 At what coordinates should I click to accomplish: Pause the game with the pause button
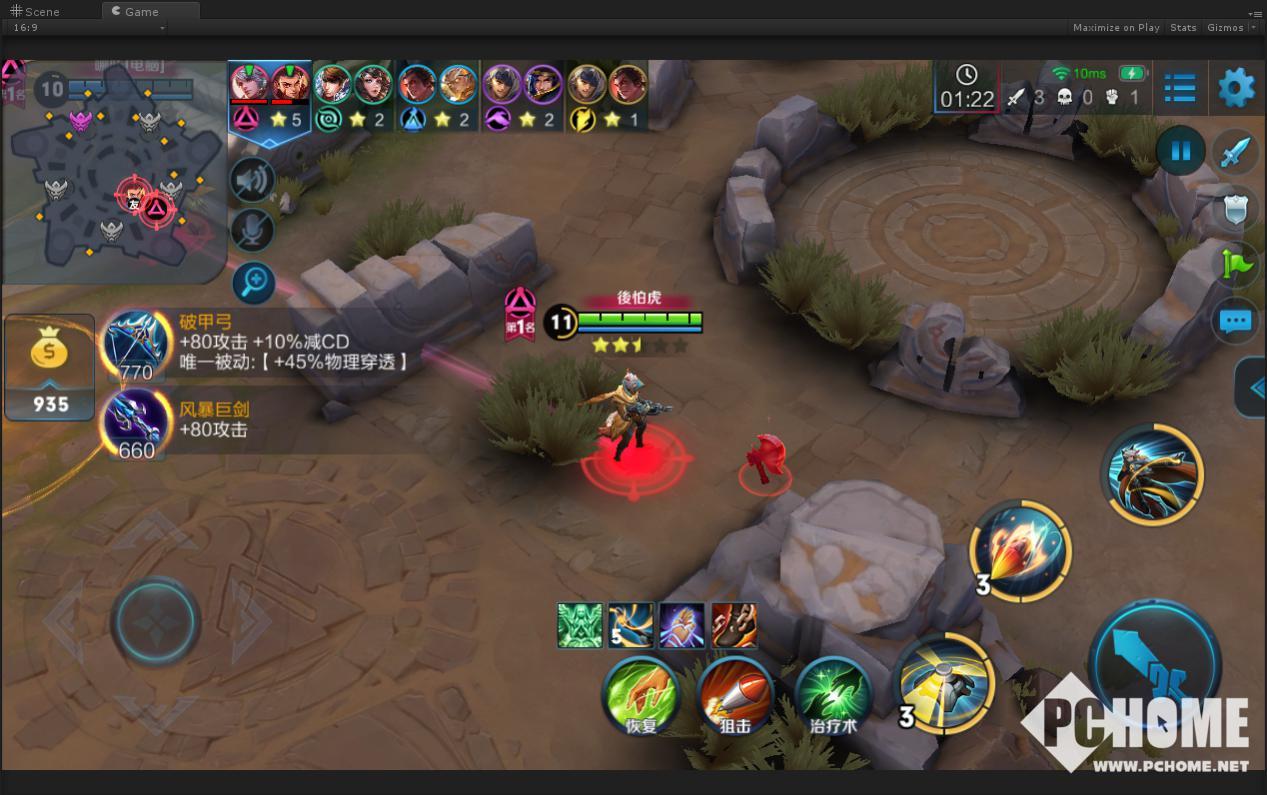(x=1180, y=152)
